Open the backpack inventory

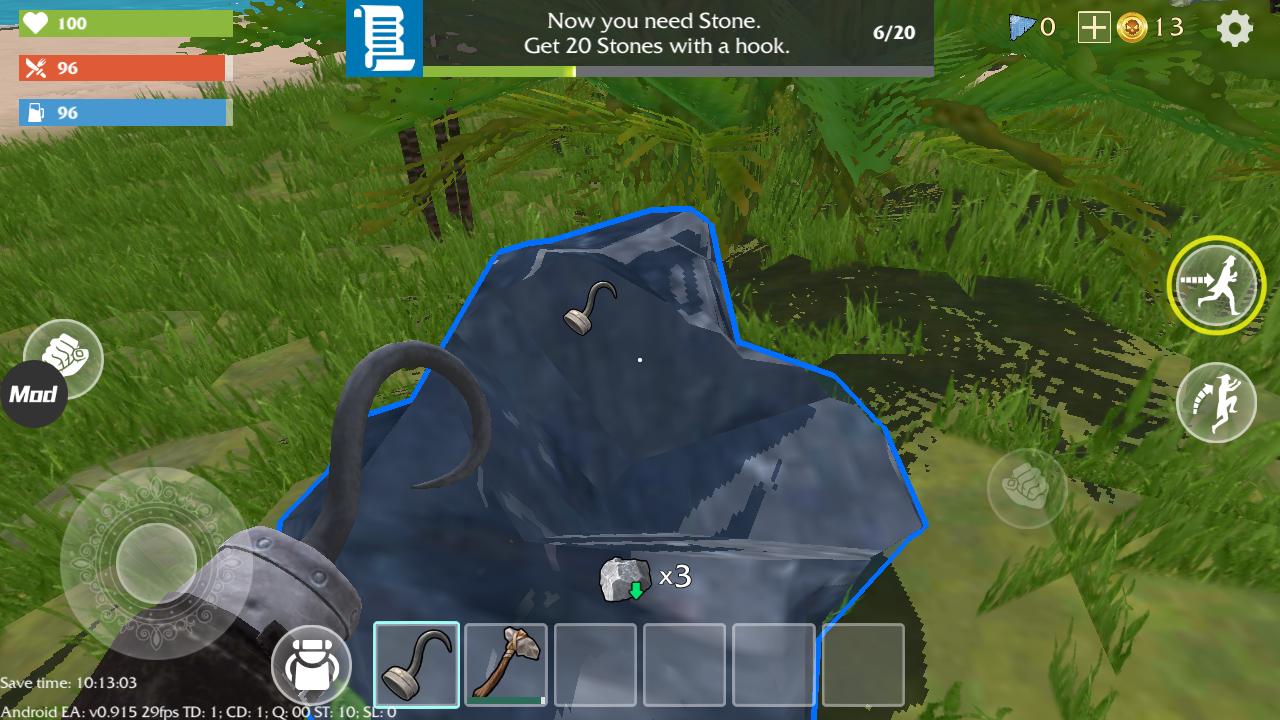click(310, 665)
